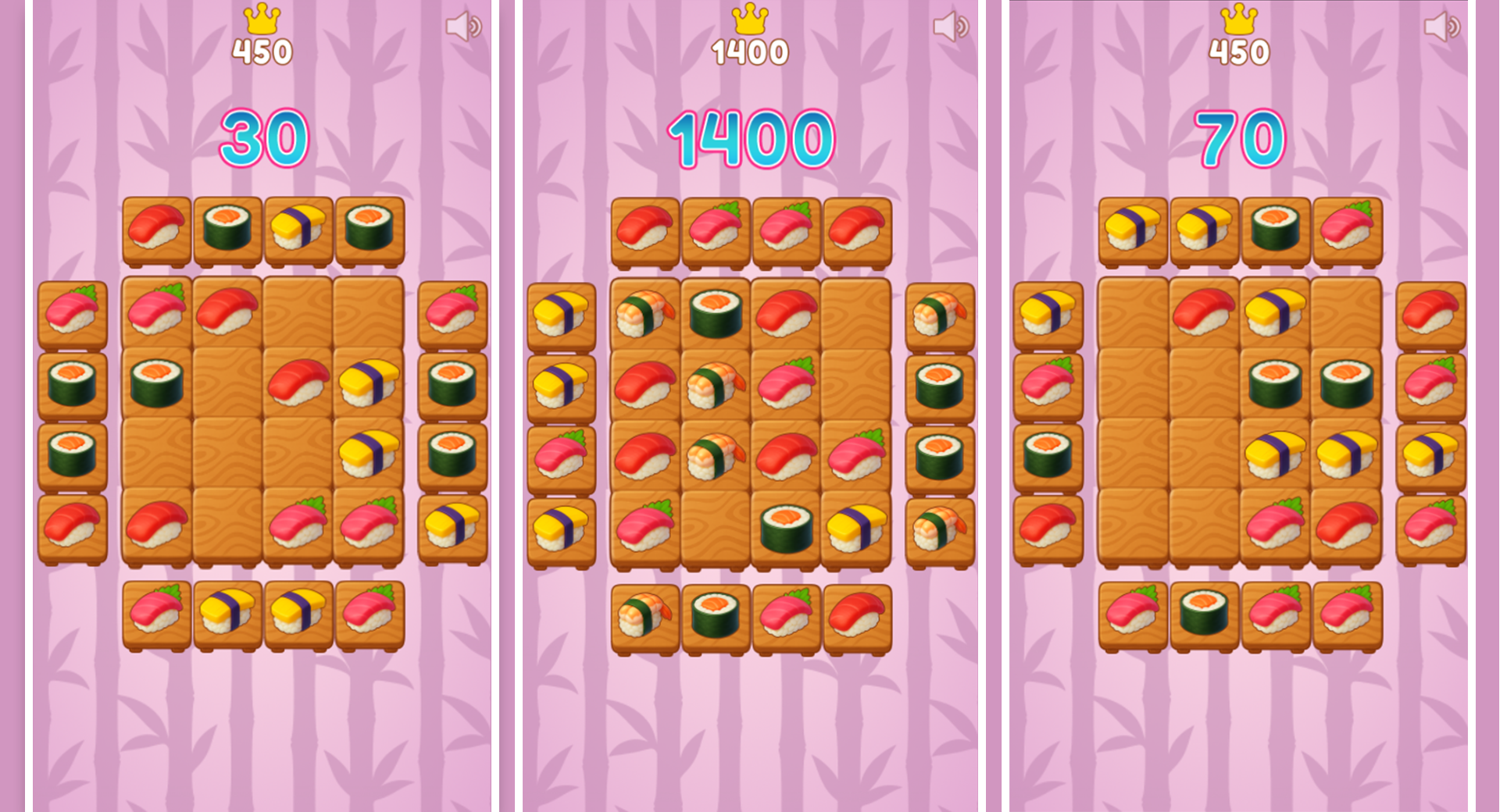Select the crown icon above the 1400 score
The width and height of the screenshot is (1500, 812).
pos(750,21)
